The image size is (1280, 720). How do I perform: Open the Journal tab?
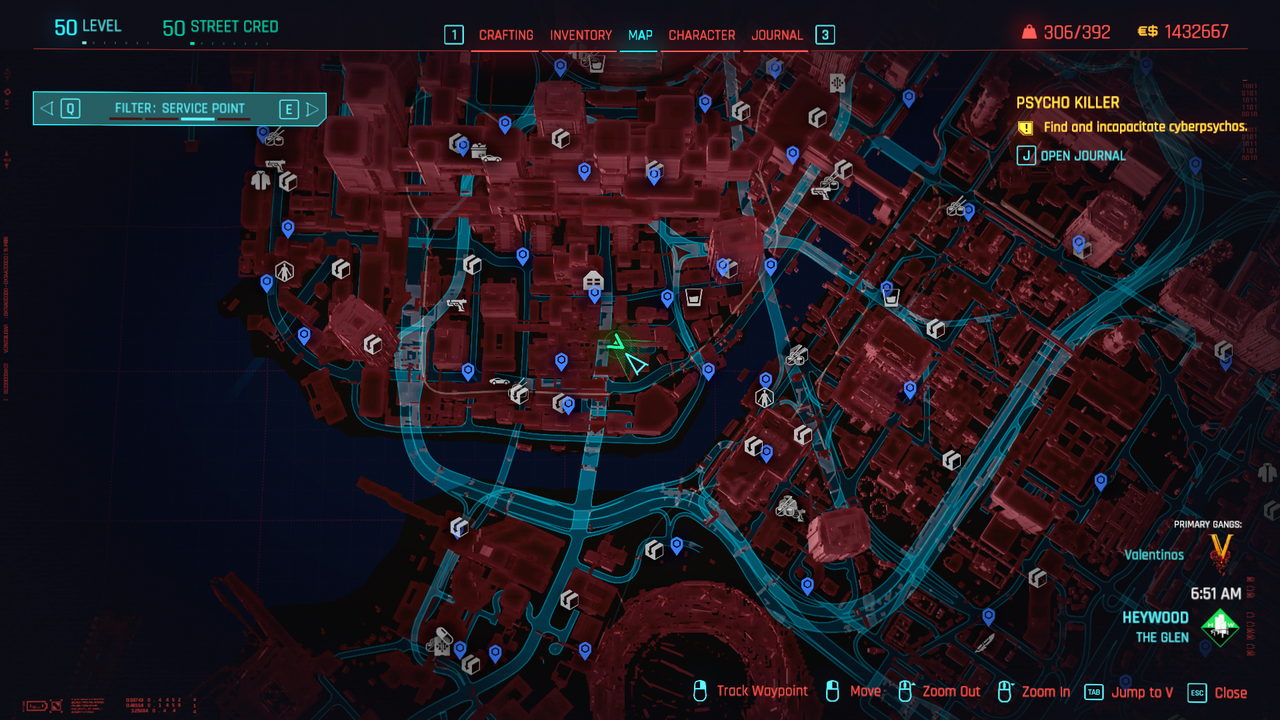(777, 35)
